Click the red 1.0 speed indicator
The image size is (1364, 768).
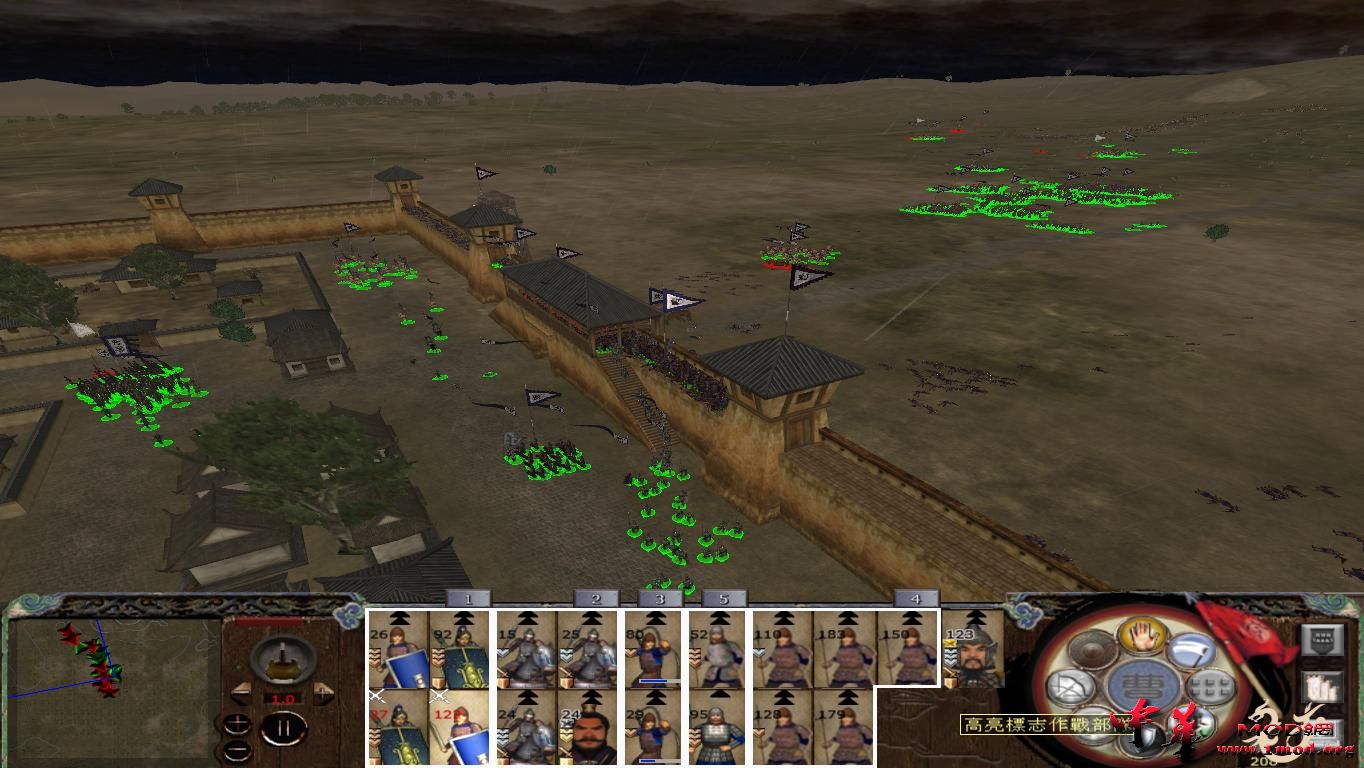point(282,698)
